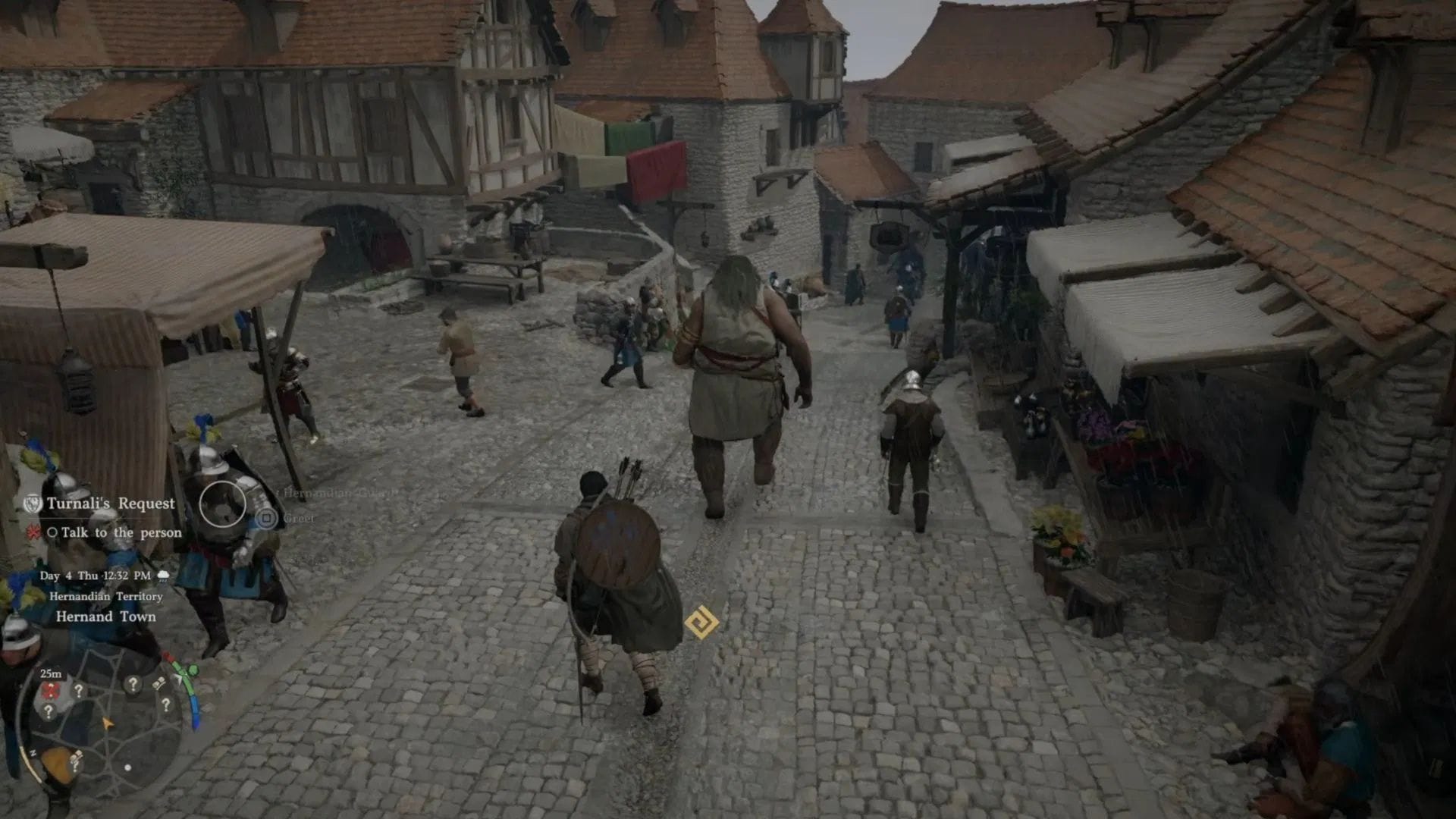Click the shield emblem beside Turnali's Request
The image size is (1456, 819).
point(33,502)
